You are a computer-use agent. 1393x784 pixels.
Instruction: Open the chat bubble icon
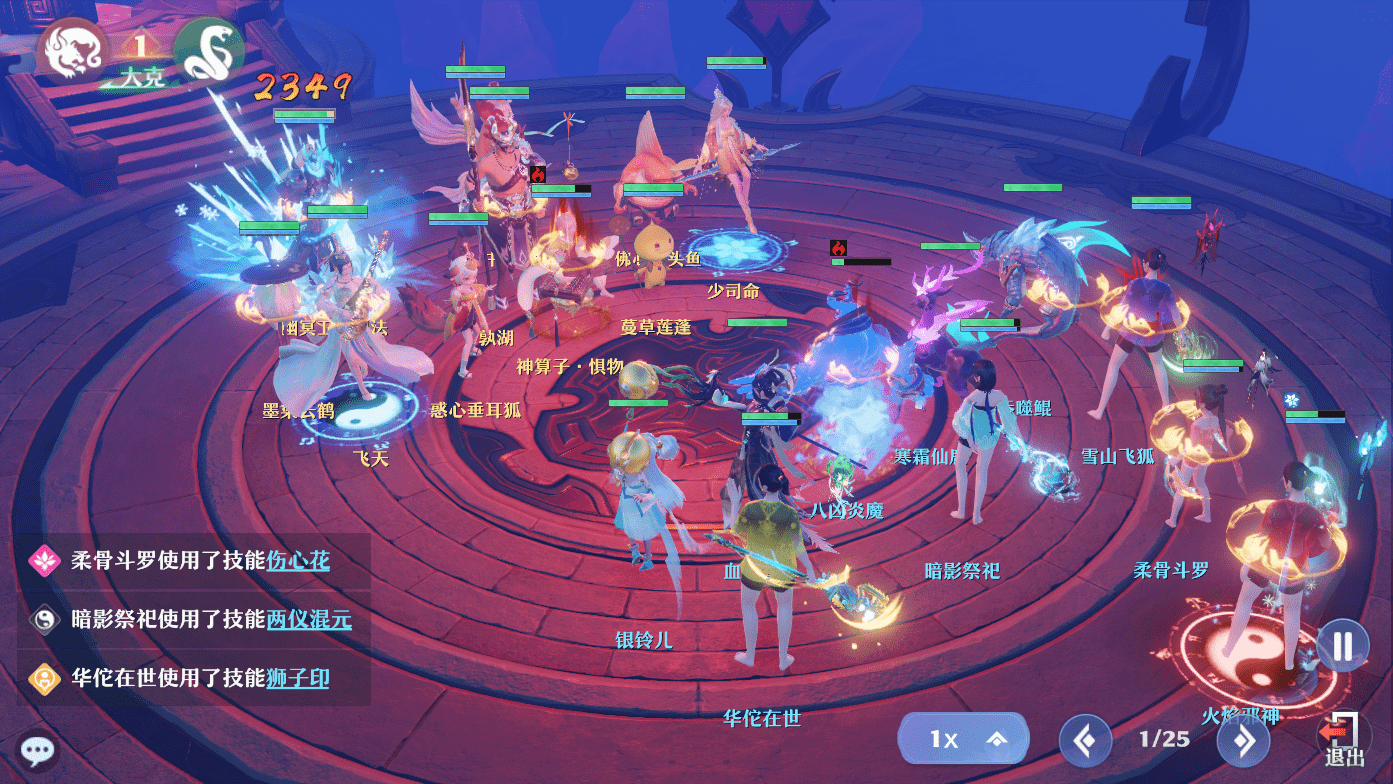[38, 750]
